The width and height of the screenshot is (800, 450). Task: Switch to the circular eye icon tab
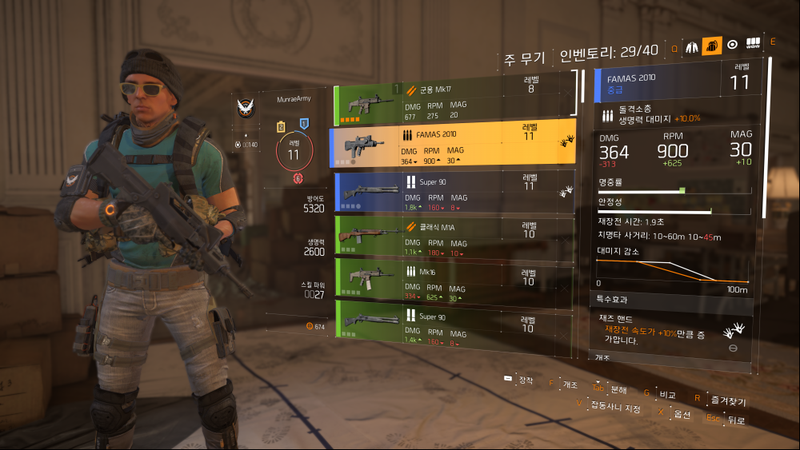point(732,45)
